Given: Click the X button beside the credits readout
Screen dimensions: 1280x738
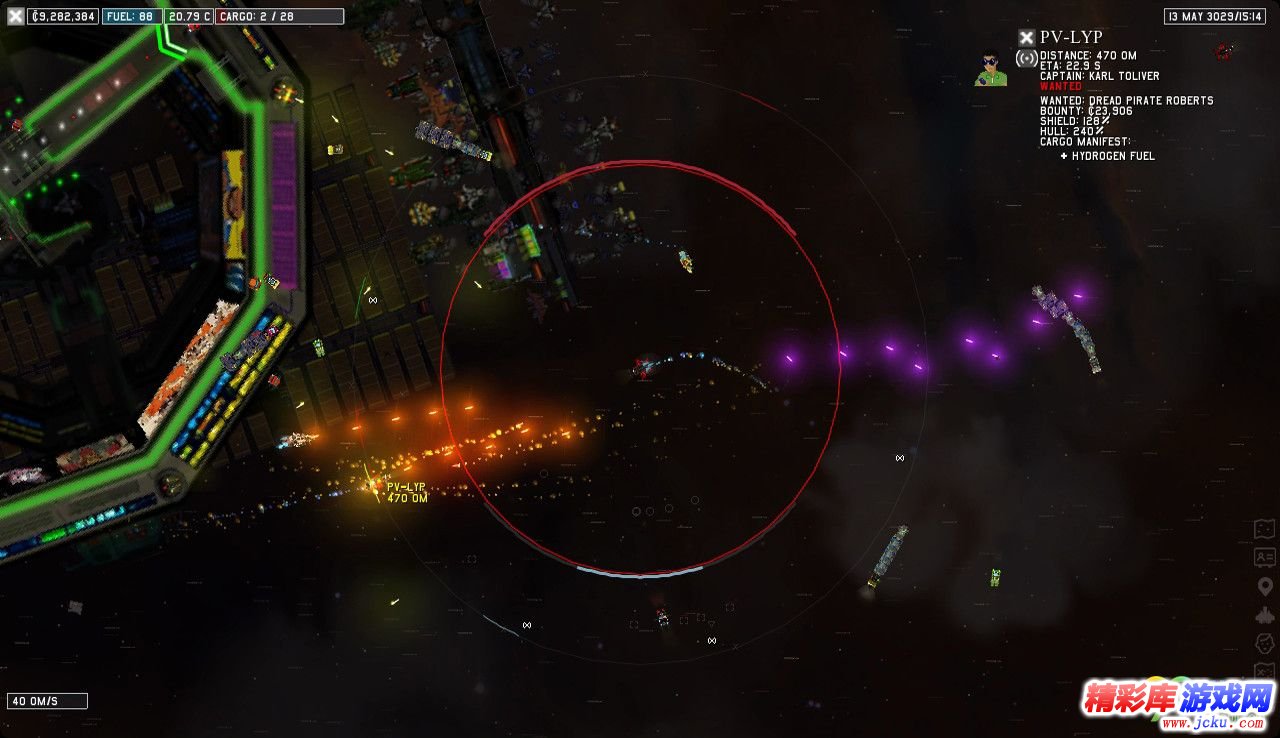Looking at the screenshot, I should click(x=15, y=16).
